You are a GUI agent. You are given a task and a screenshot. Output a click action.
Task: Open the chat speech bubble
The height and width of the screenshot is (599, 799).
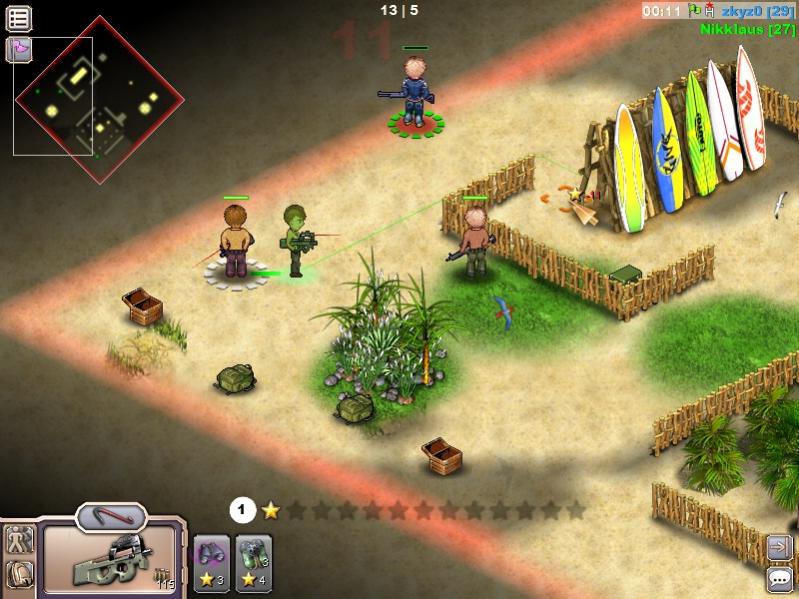tap(780, 579)
